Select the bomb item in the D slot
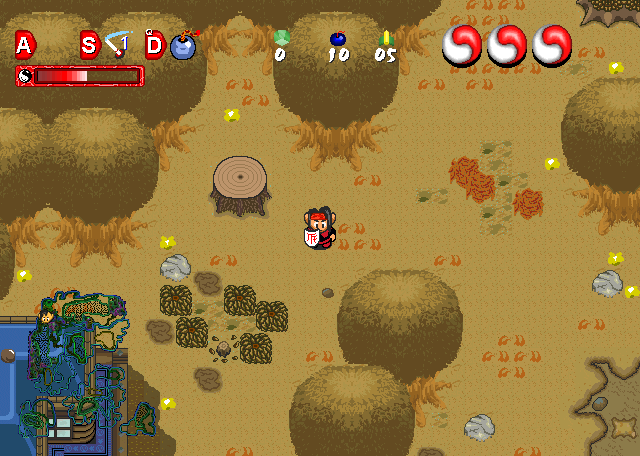This screenshot has width=640, height=456. coord(183,45)
